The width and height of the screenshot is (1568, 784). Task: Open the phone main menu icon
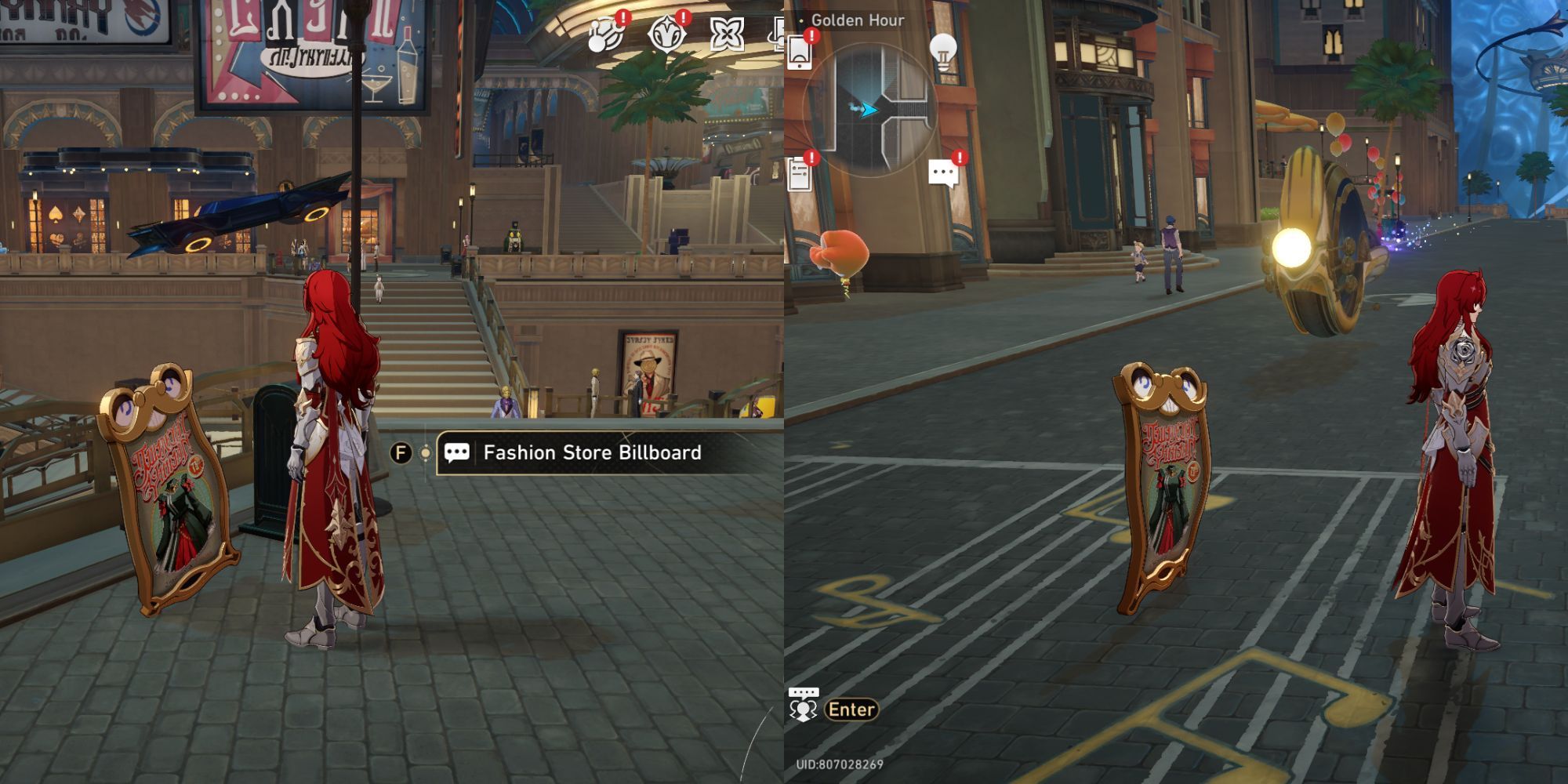click(x=800, y=53)
